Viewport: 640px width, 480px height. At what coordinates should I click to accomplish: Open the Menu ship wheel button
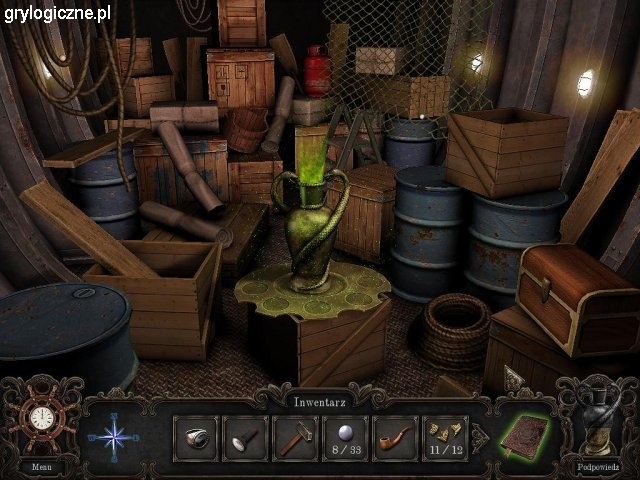click(x=41, y=418)
